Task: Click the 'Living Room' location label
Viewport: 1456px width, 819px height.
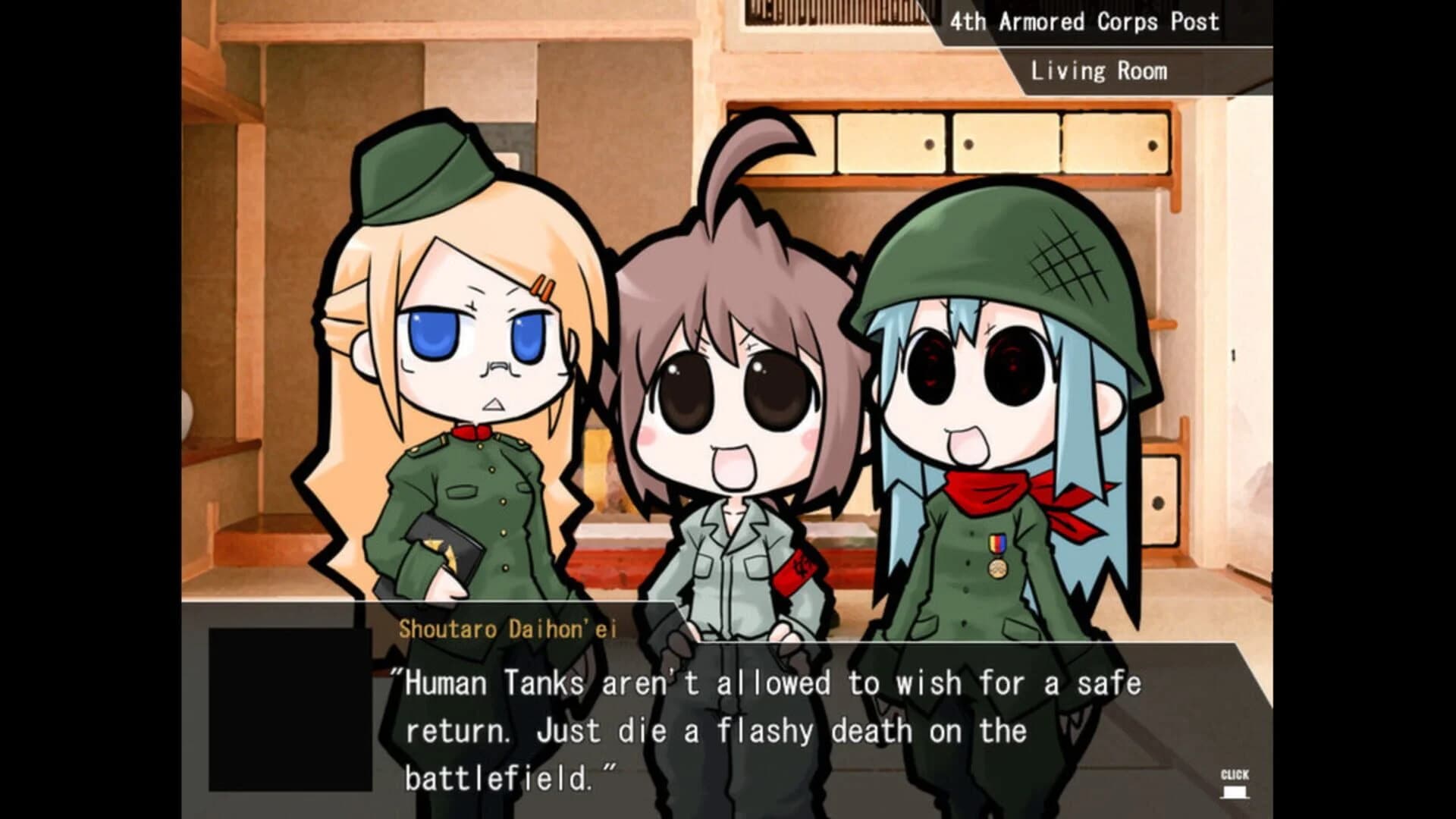Action: pyautogui.click(x=1099, y=71)
